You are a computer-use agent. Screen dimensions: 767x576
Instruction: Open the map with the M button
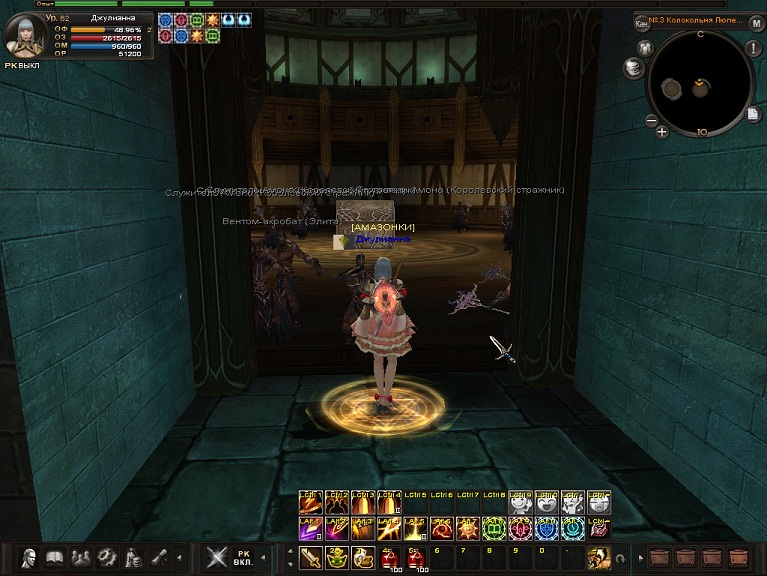[x=756, y=23]
